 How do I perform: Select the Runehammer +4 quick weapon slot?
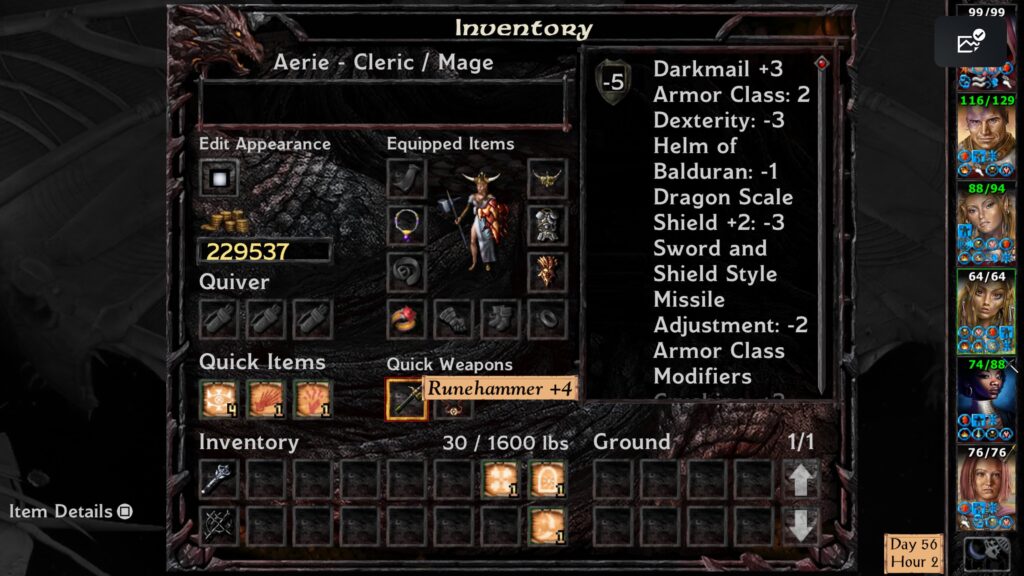pyautogui.click(x=406, y=399)
